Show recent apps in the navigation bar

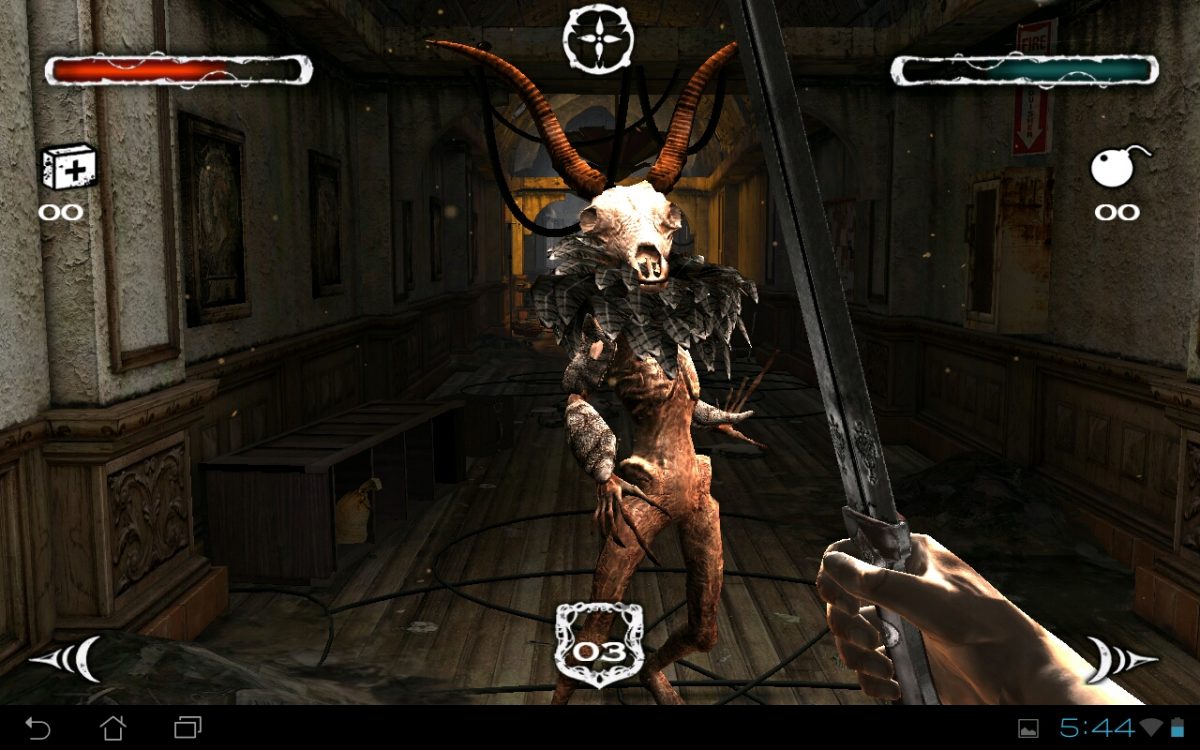[x=188, y=727]
